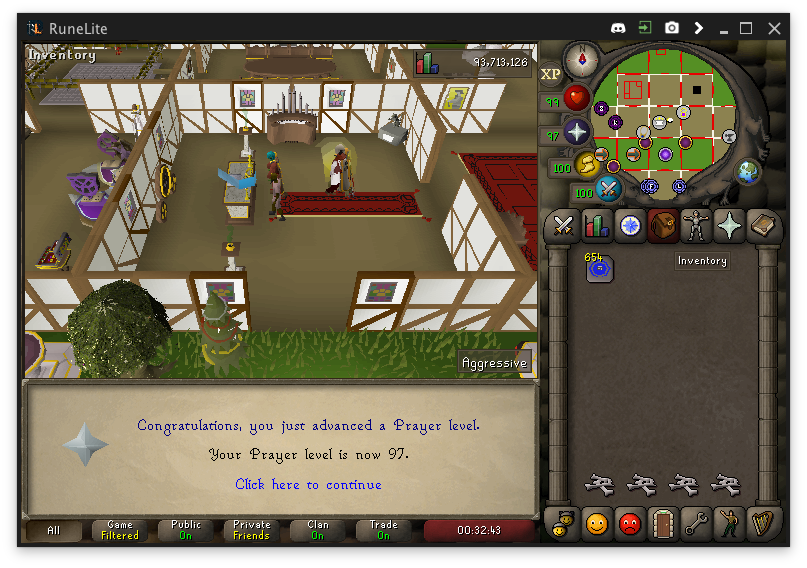Close the RuneLite window

coord(774,28)
